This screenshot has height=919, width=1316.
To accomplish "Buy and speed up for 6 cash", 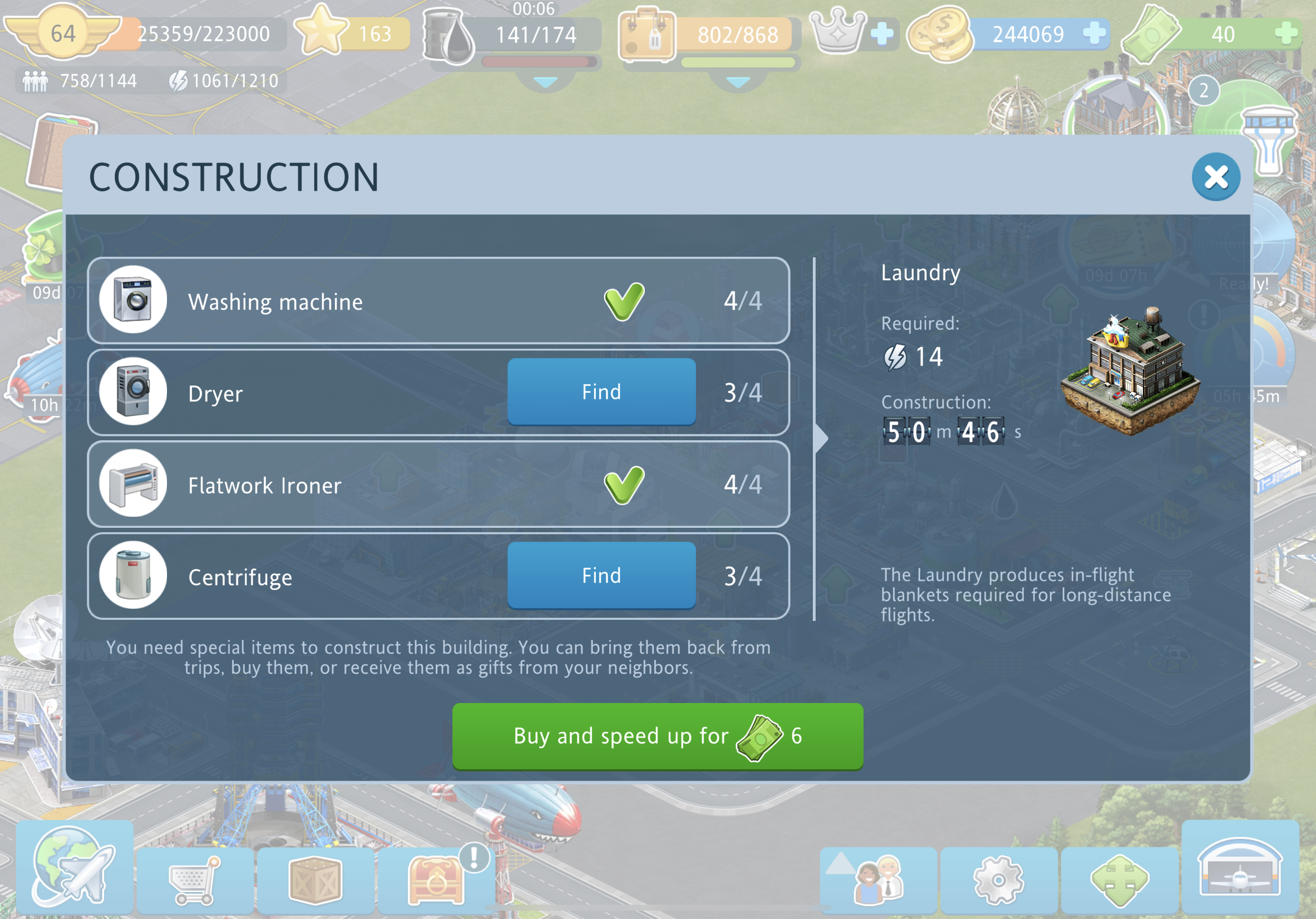I will pyautogui.click(x=657, y=736).
